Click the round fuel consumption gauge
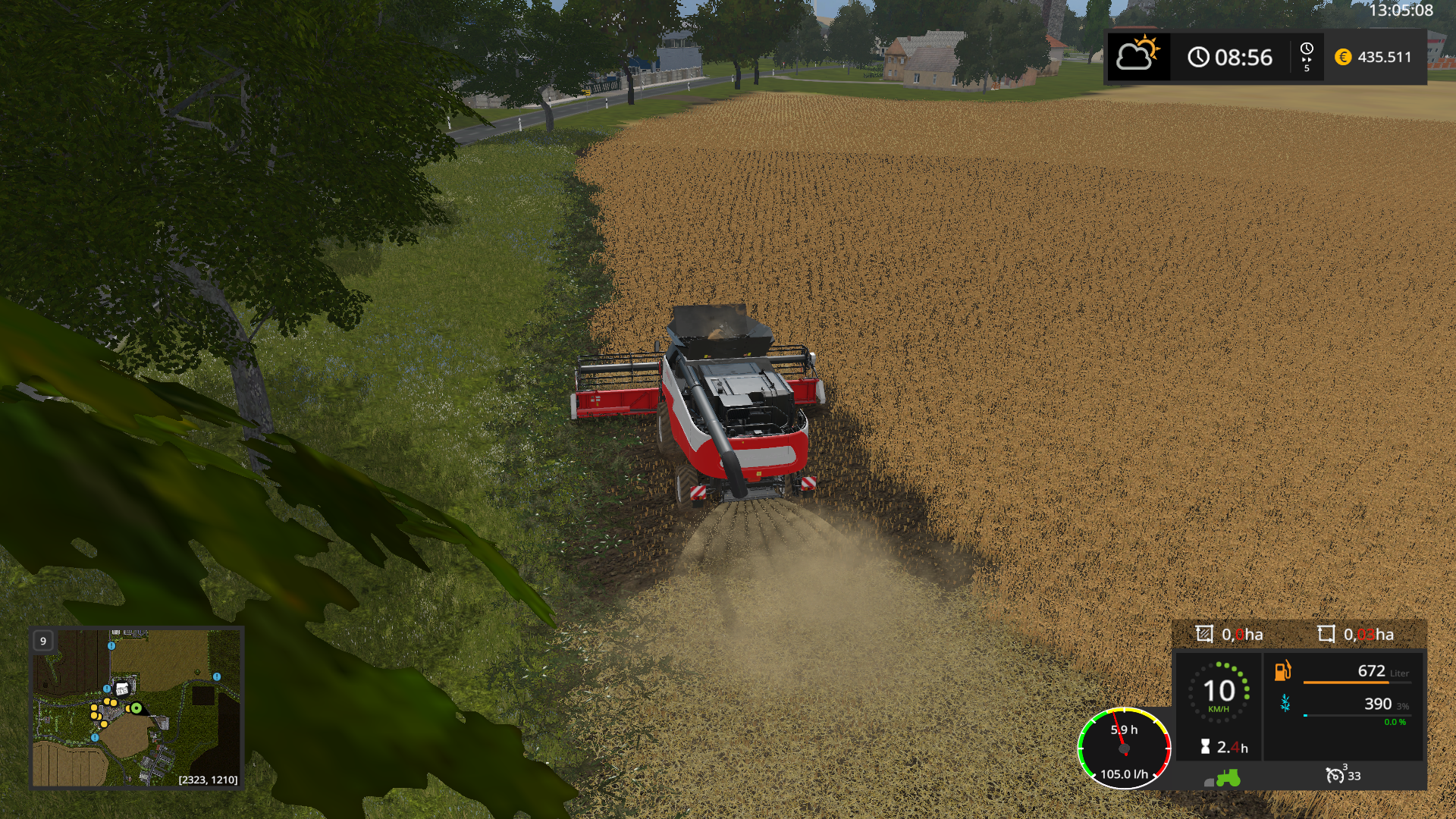The width and height of the screenshot is (1456, 819). point(1124,748)
